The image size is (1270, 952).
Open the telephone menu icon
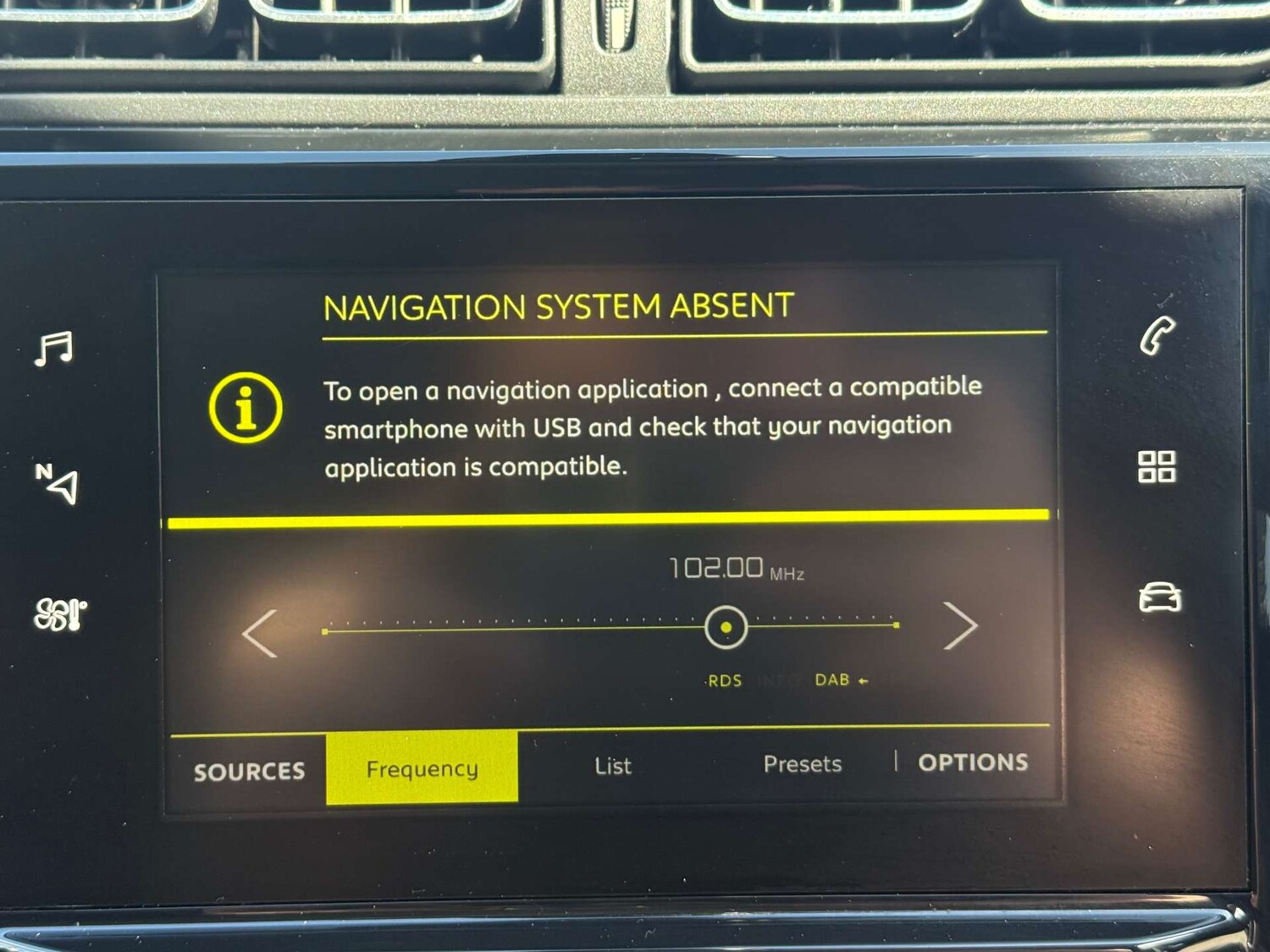[1157, 336]
